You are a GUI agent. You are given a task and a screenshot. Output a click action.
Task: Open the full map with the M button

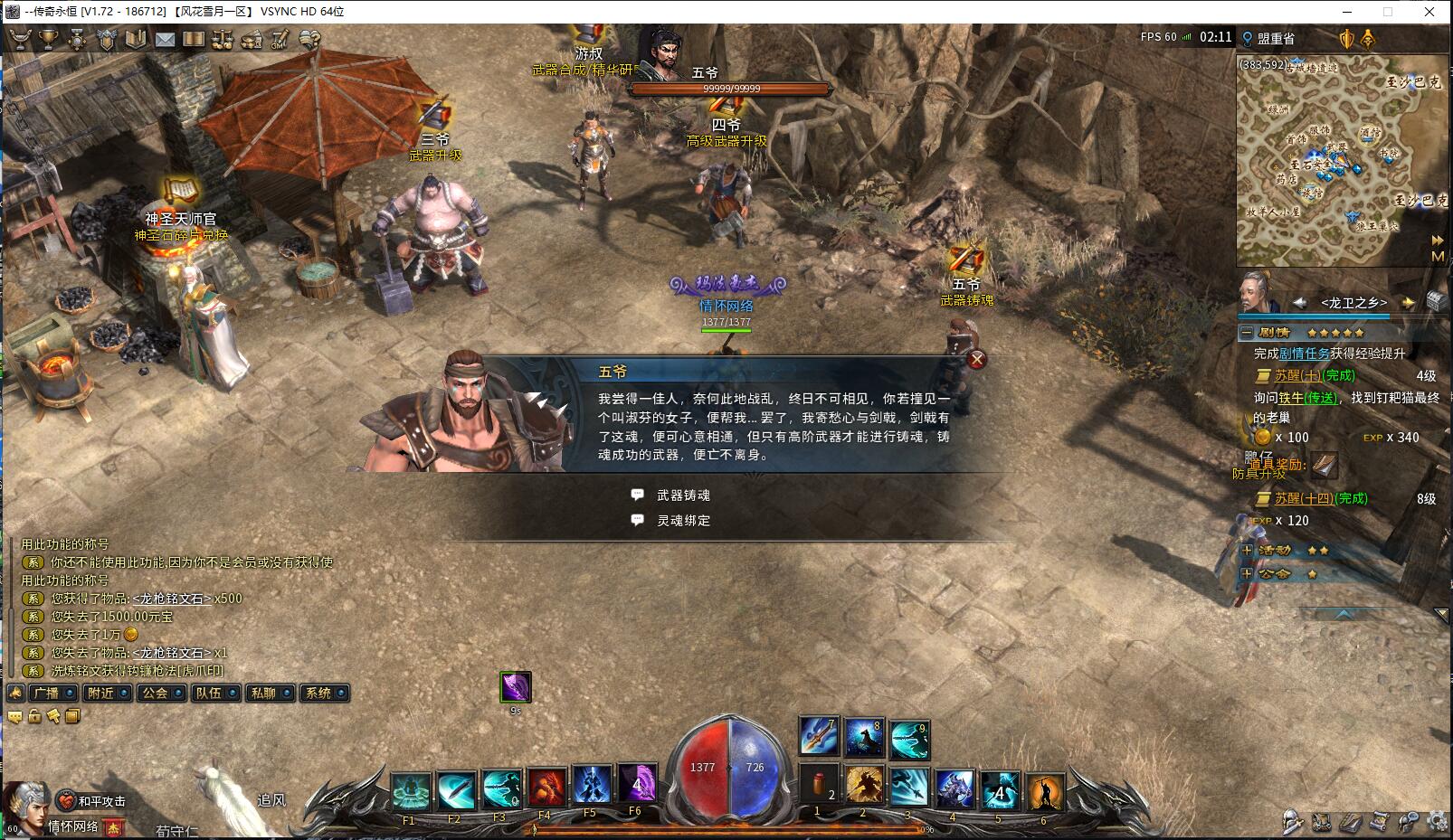1437,257
